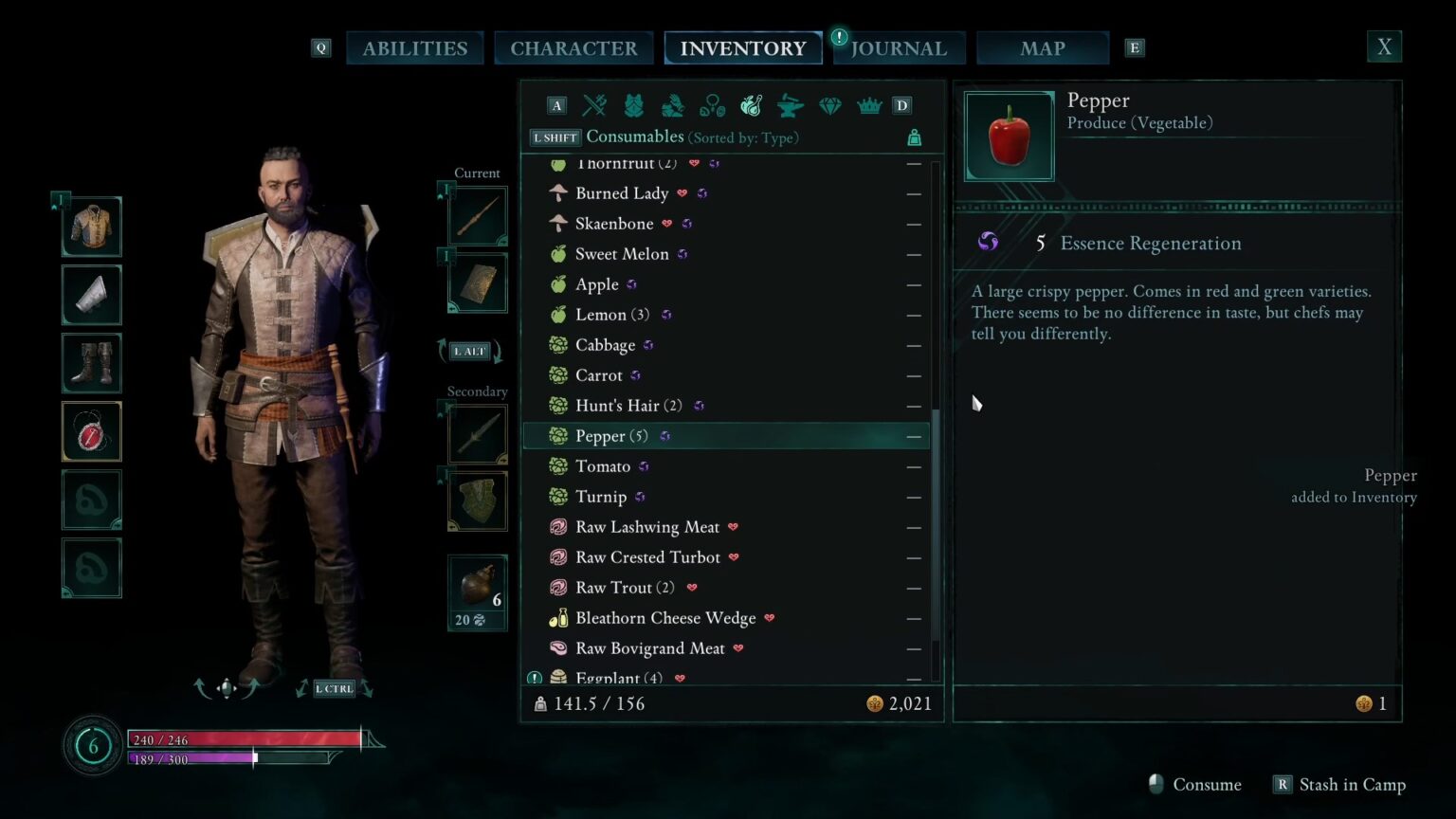Click the weight icon beside the sort label
This screenshot has width=1456, height=819.
click(x=913, y=137)
